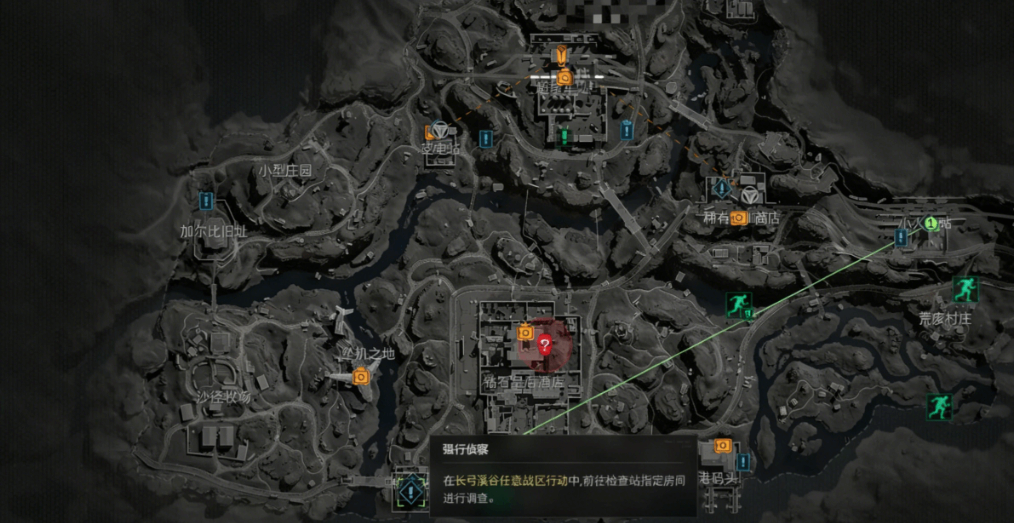The width and height of the screenshot is (1014, 523).
Task: Select the orange safe icon at 坠机之地
Action: pyautogui.click(x=361, y=376)
